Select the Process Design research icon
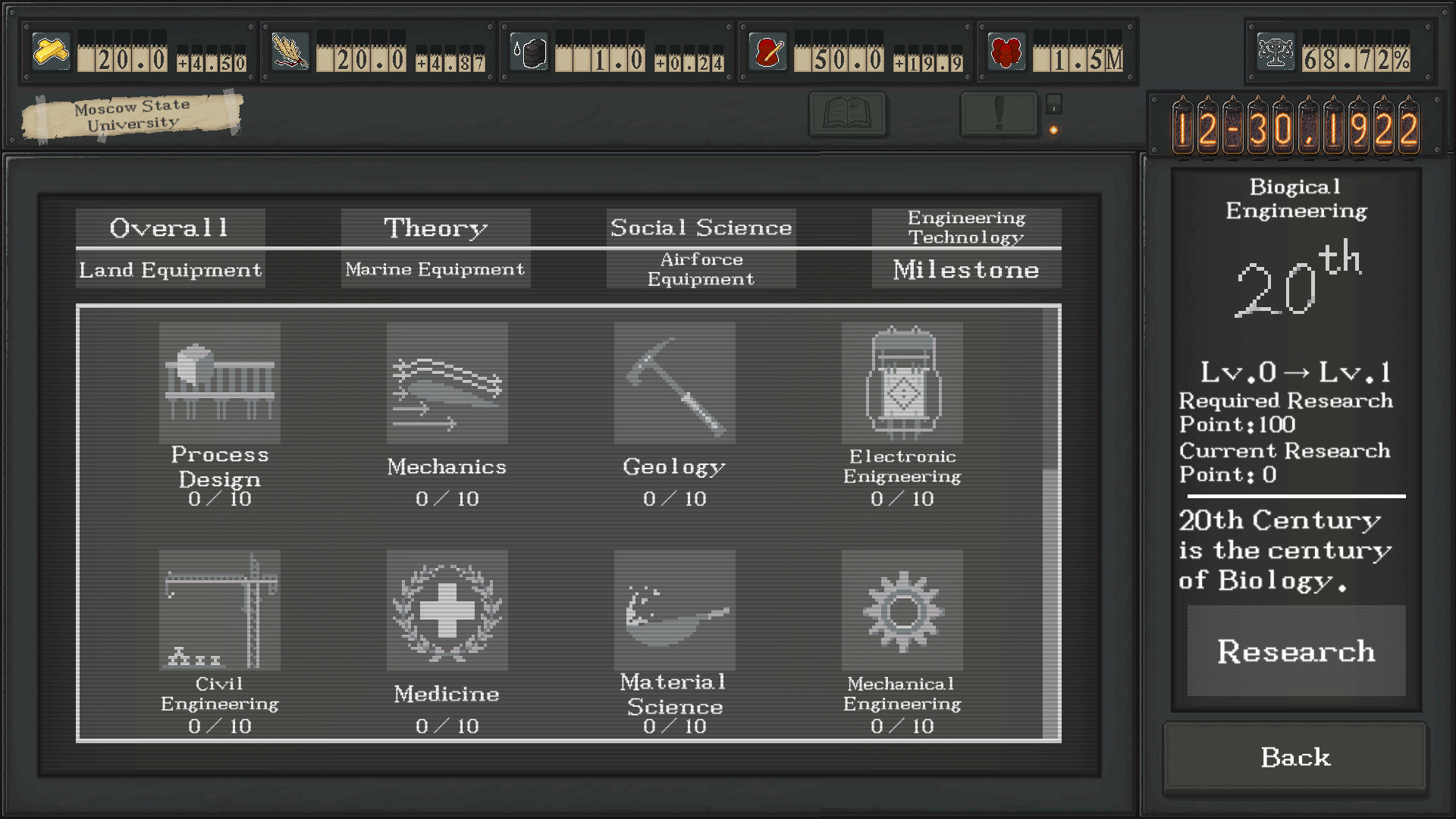The height and width of the screenshot is (819, 1456). (219, 383)
